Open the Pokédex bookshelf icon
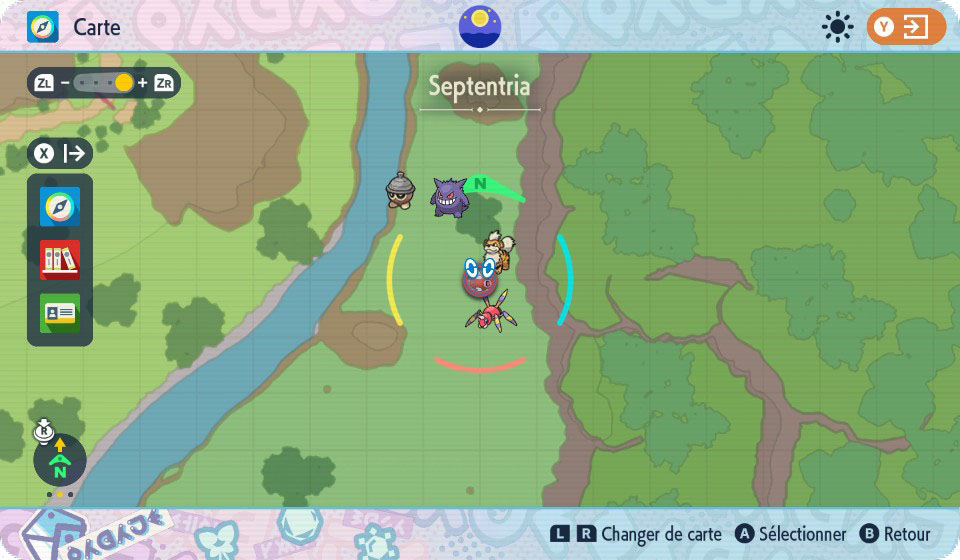 click(60, 260)
